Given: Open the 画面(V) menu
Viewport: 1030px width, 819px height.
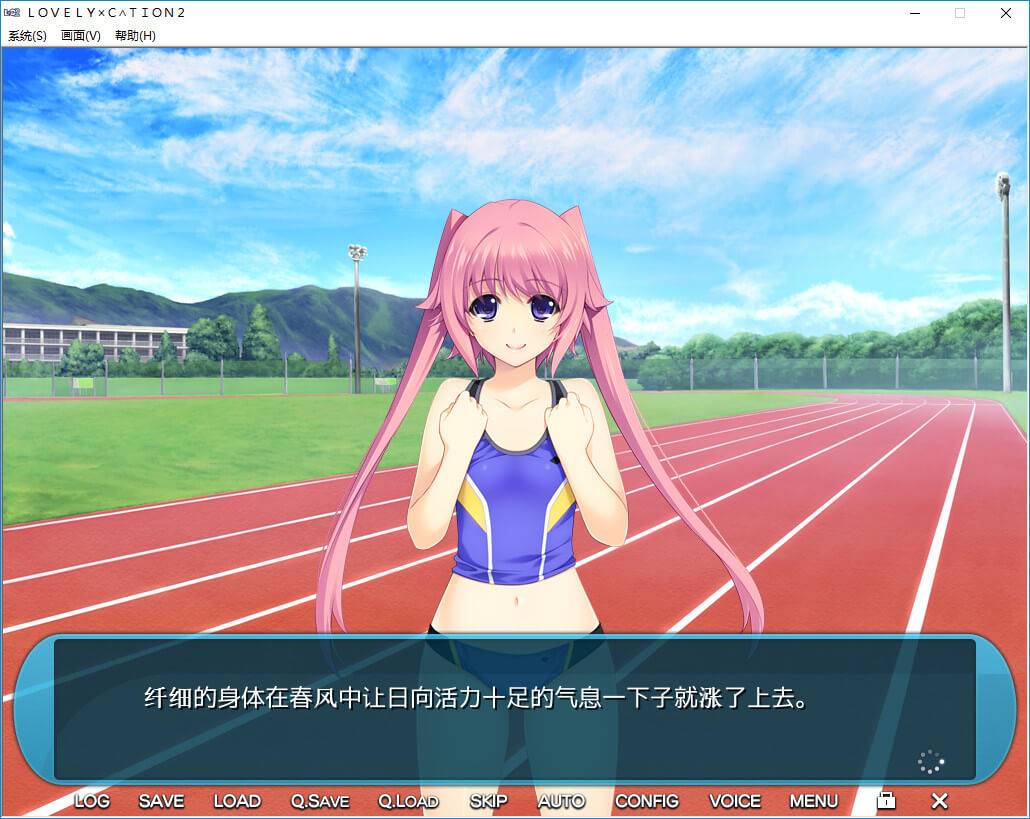Looking at the screenshot, I should 81,36.
